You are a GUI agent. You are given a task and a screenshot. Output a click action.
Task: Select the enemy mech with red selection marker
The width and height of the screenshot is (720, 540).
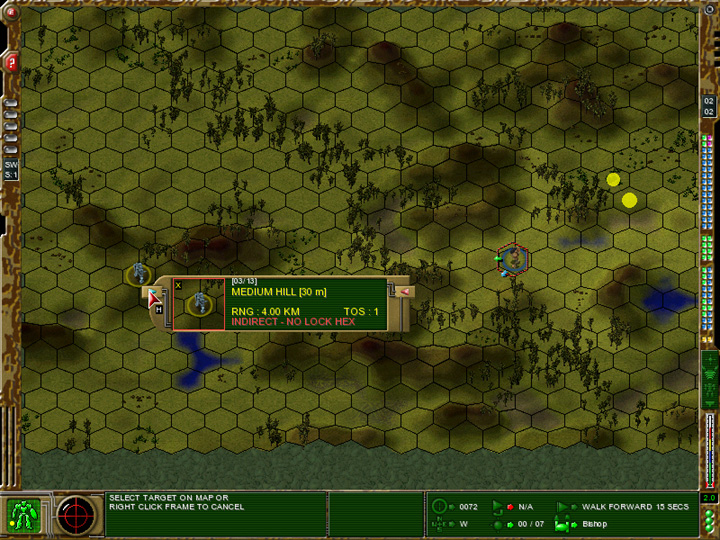click(x=513, y=259)
